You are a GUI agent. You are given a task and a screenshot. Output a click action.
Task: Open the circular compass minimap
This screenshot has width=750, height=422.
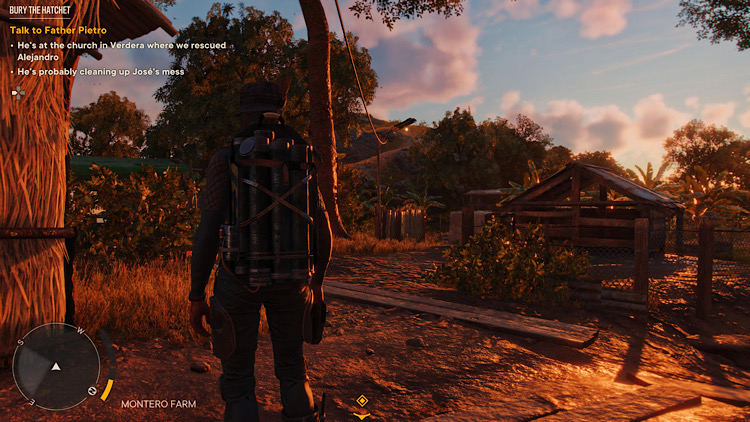point(56,366)
